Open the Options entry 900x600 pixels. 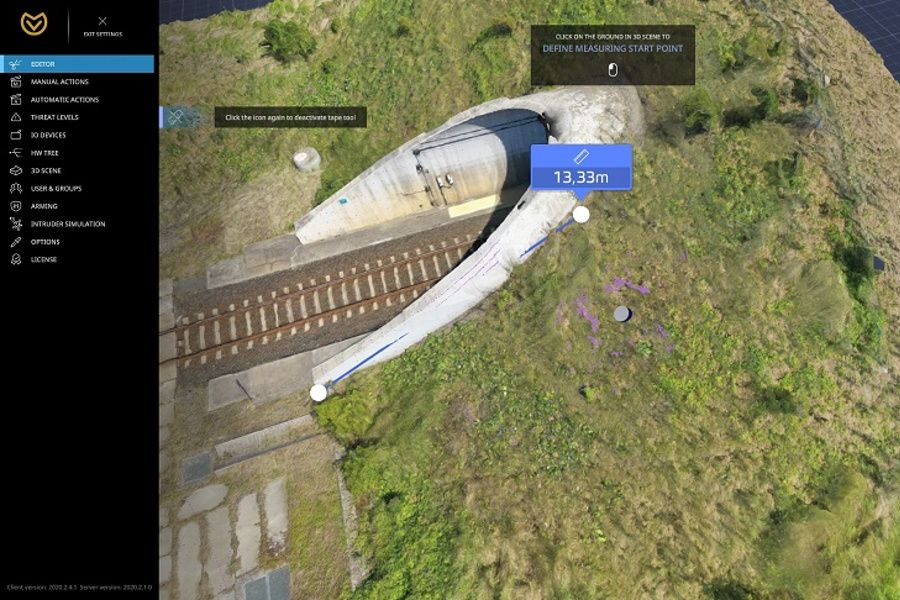point(45,242)
